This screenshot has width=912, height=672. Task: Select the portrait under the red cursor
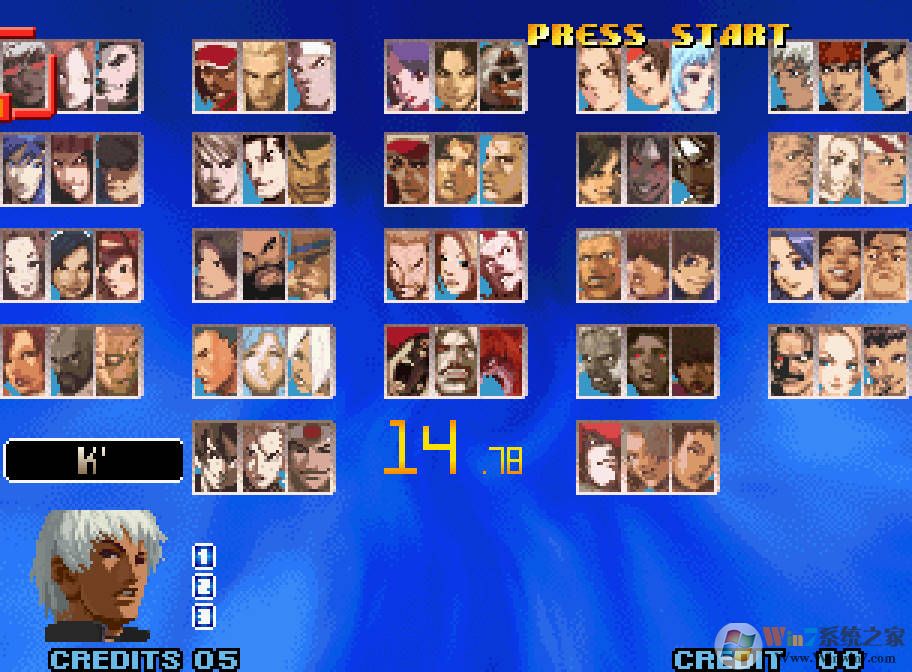coord(24,76)
